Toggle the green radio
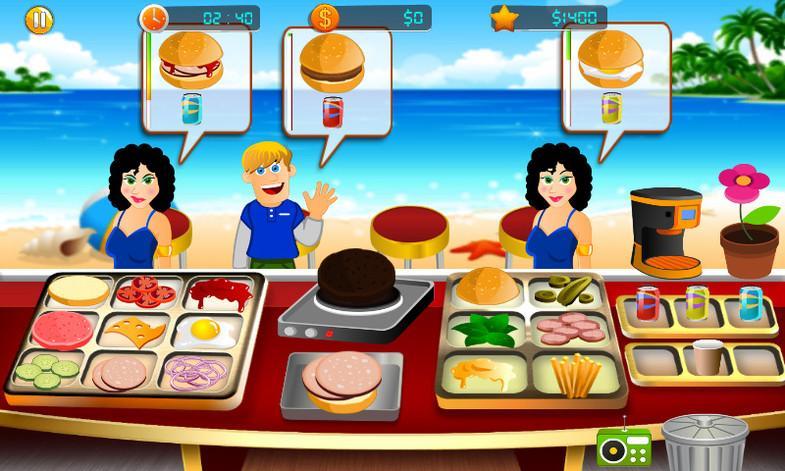Viewport: 785px width, 471px height. (623, 446)
